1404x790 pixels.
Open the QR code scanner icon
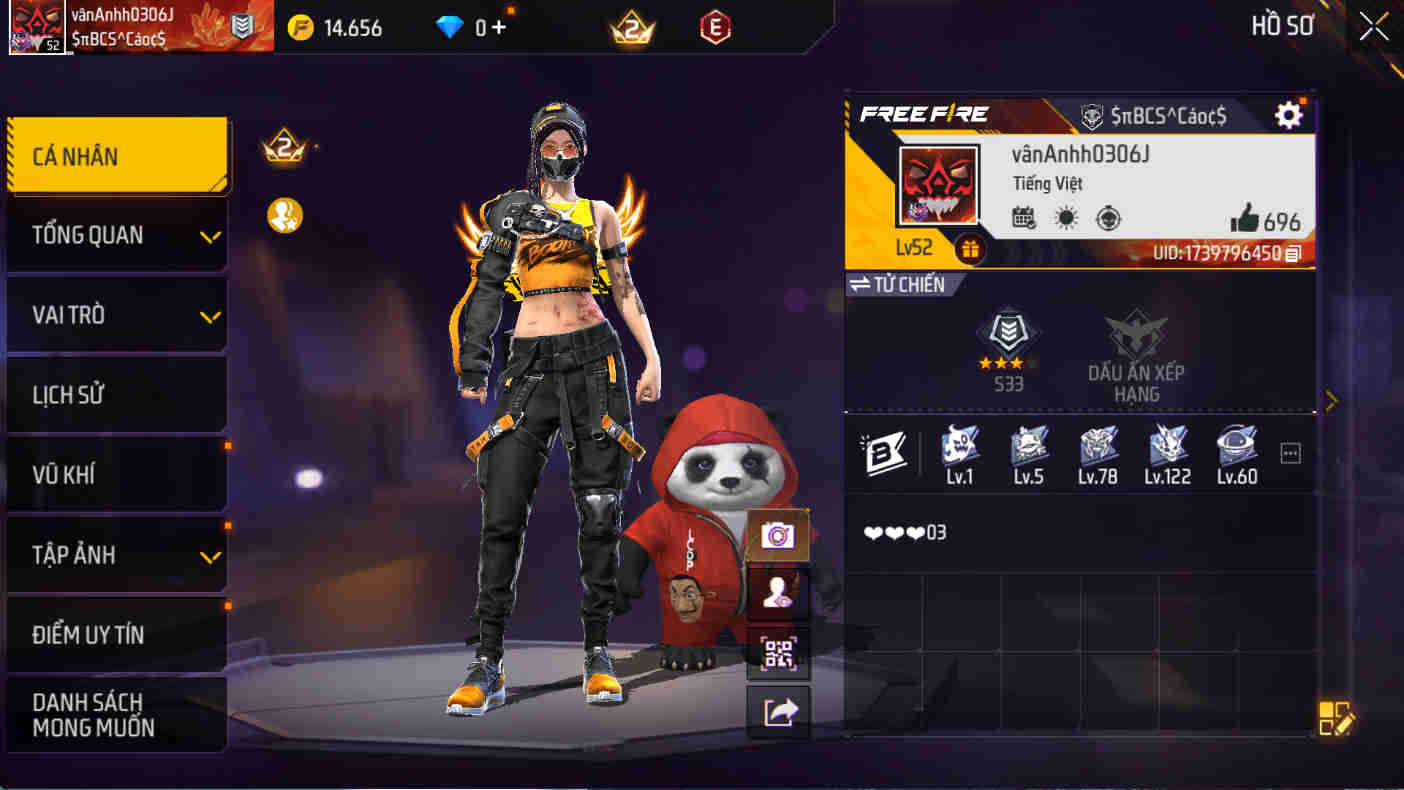(x=778, y=652)
